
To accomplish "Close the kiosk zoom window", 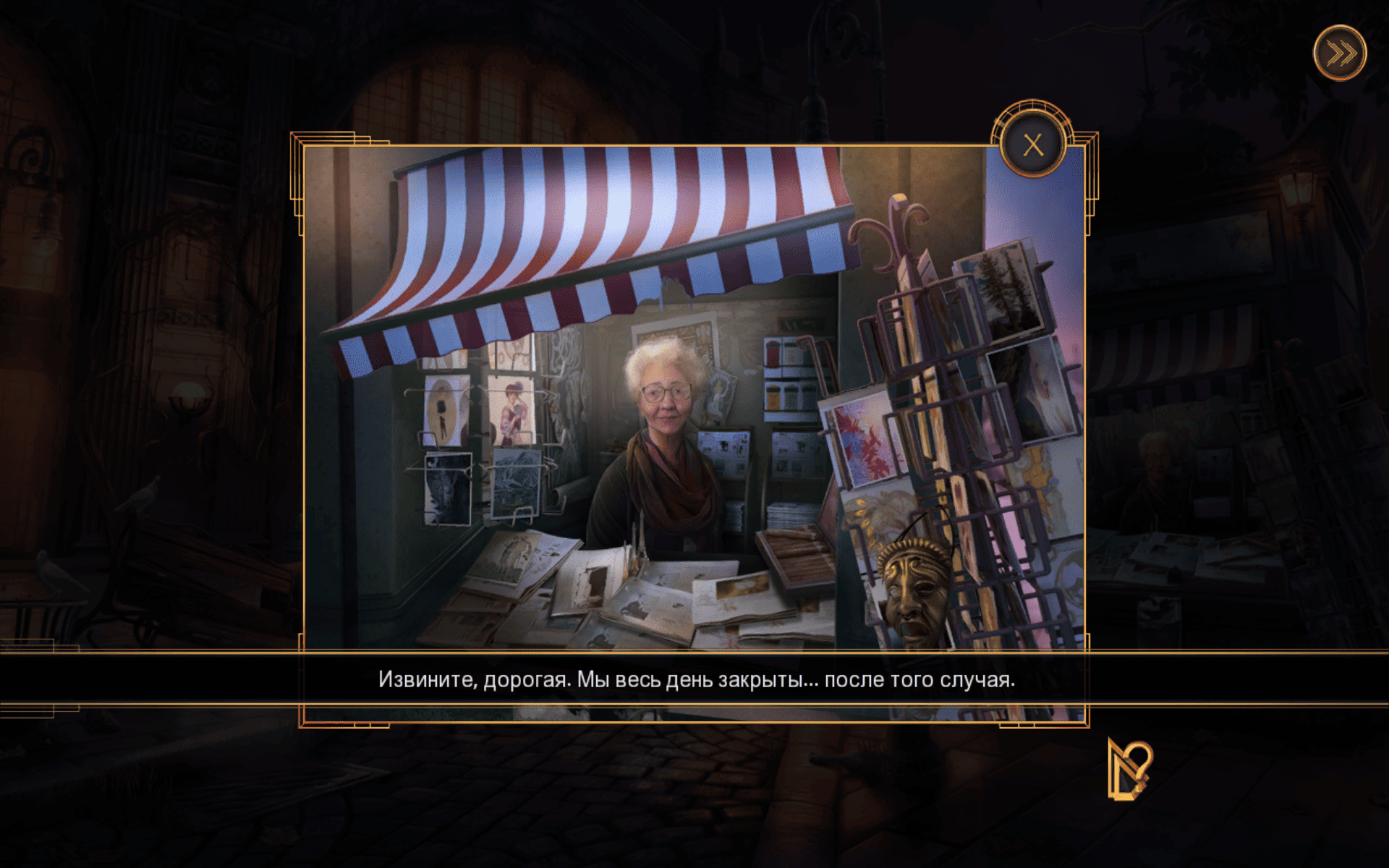I will tap(1032, 145).
